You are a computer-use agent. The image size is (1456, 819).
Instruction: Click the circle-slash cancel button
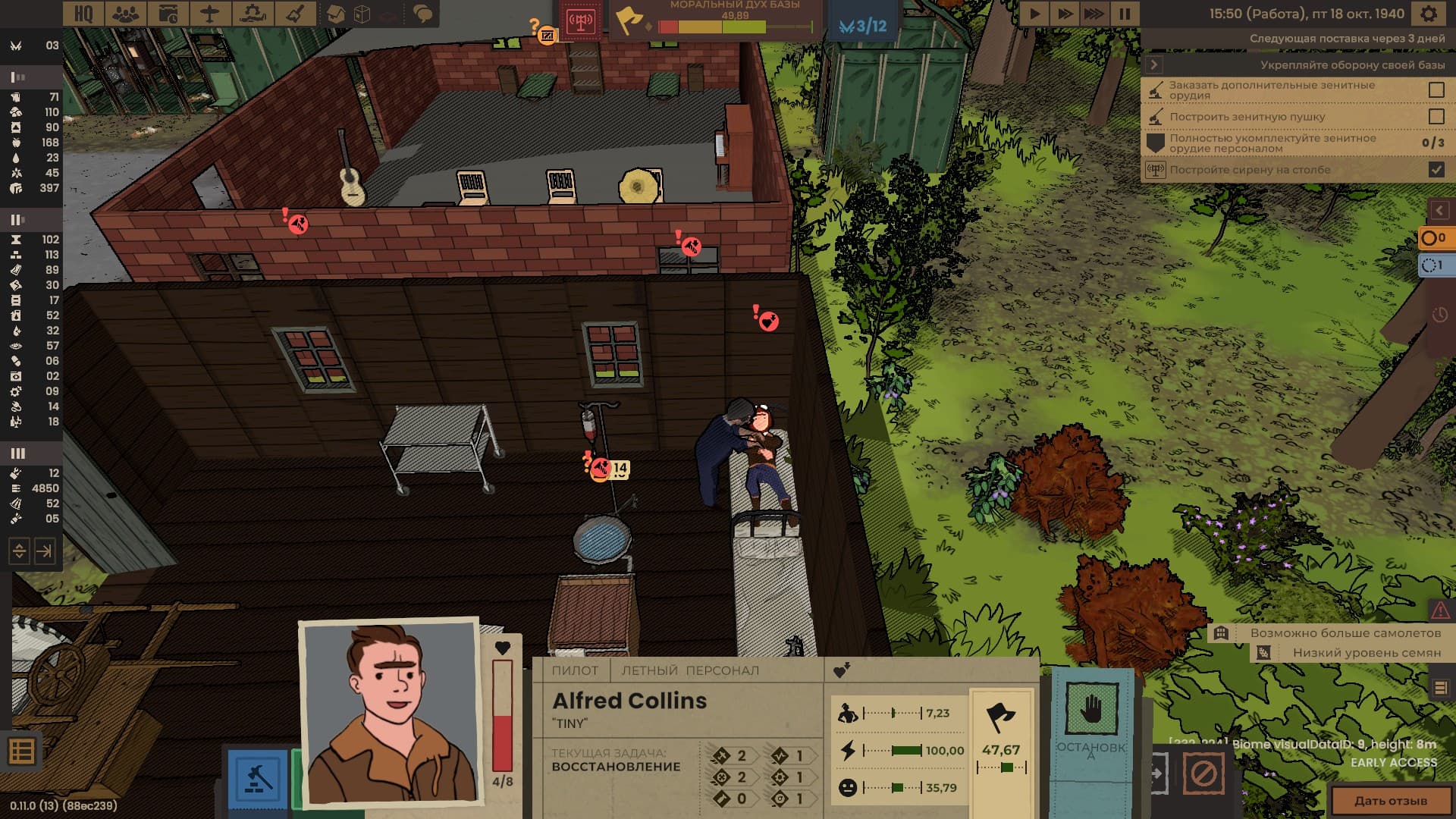pyautogui.click(x=1203, y=774)
